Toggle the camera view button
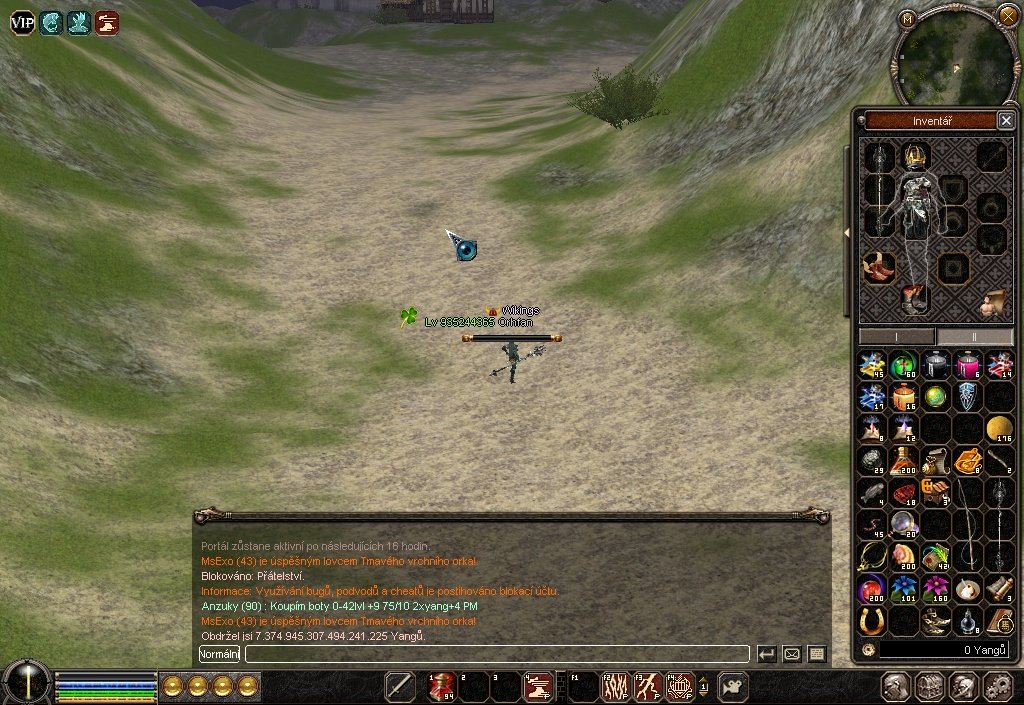Image resolution: width=1024 pixels, height=705 pixels. tap(733, 686)
